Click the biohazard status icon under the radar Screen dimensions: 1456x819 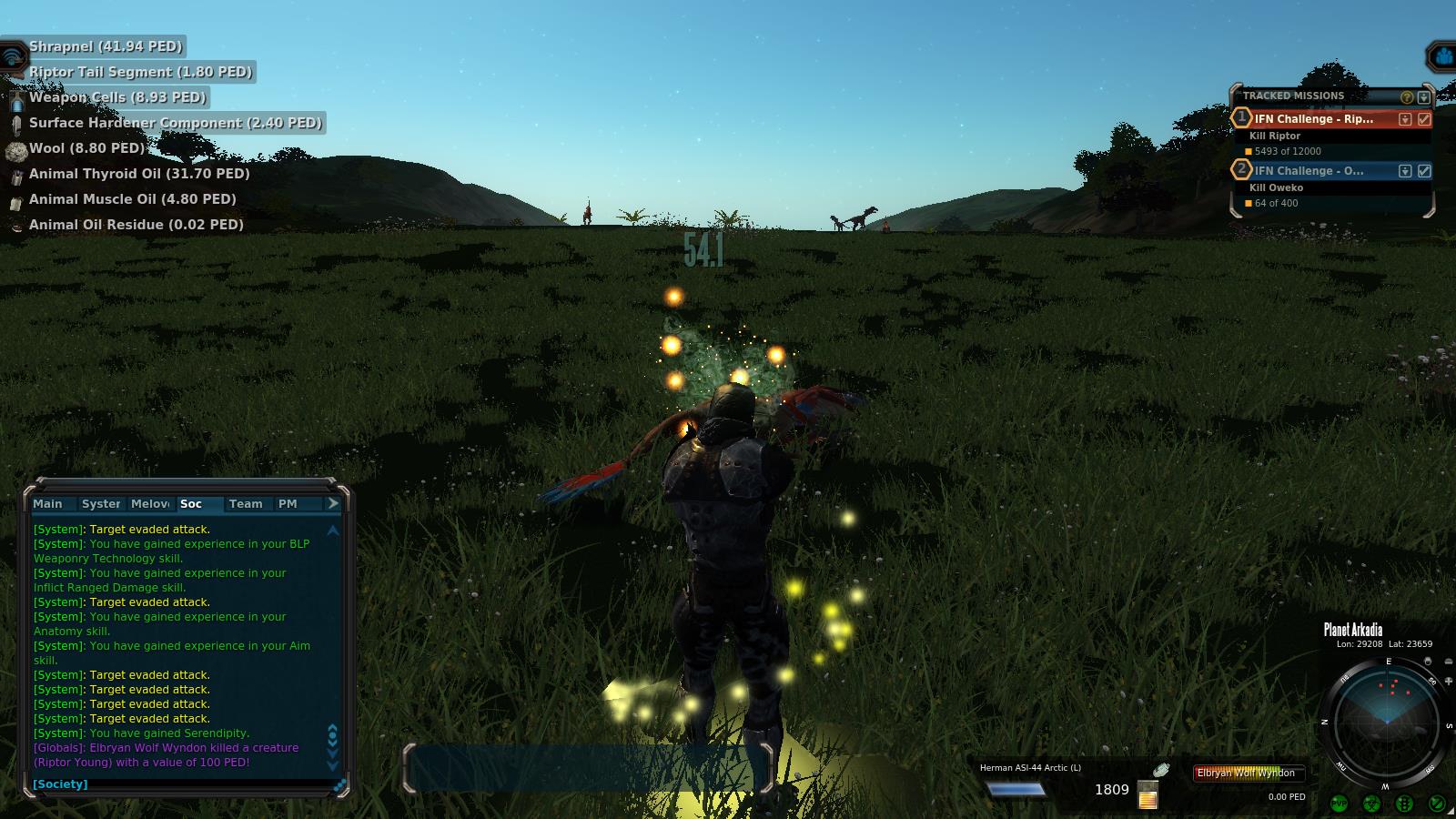pos(1371,804)
